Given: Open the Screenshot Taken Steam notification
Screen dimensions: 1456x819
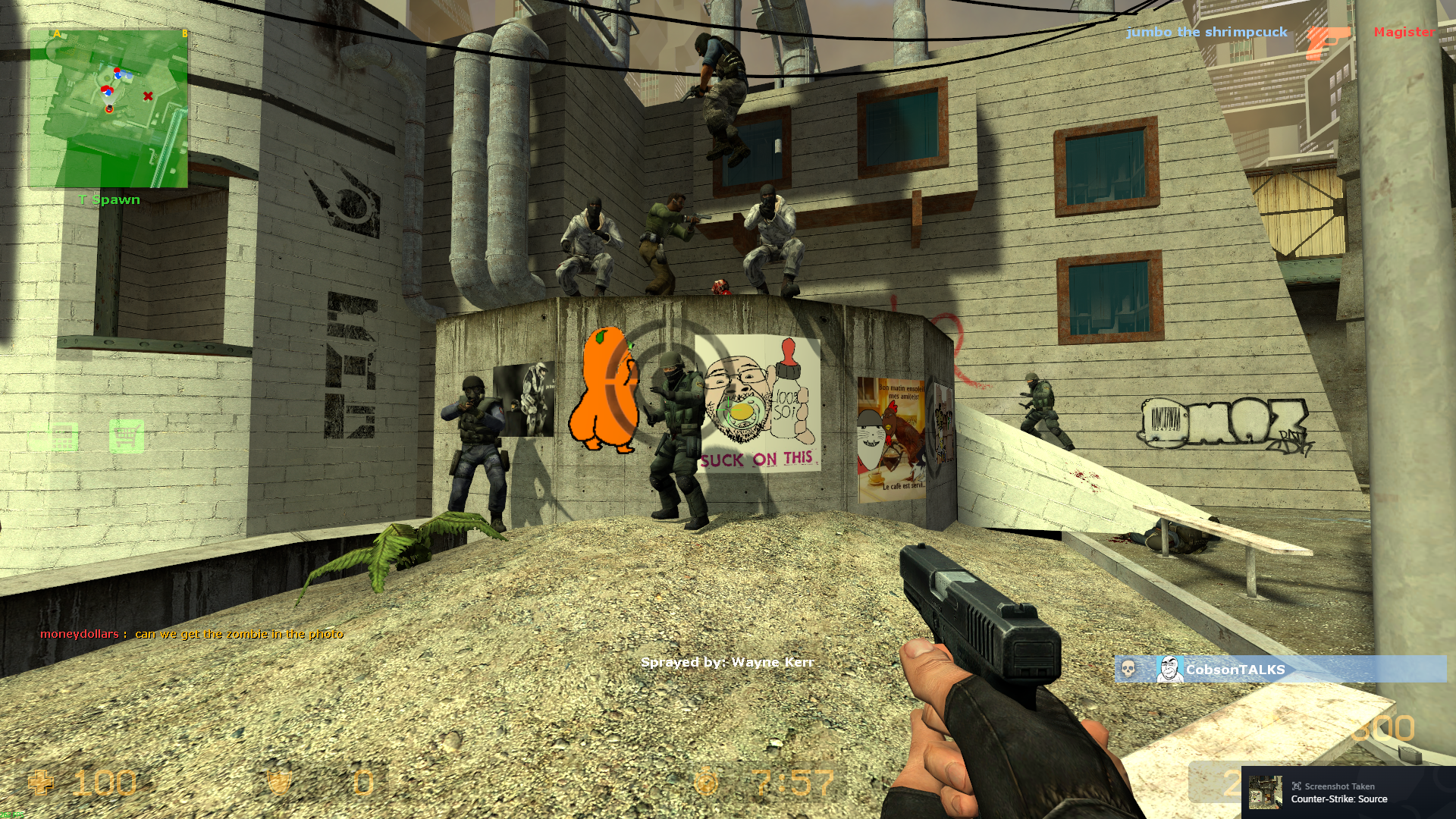Looking at the screenshot, I should [x=1350, y=792].
